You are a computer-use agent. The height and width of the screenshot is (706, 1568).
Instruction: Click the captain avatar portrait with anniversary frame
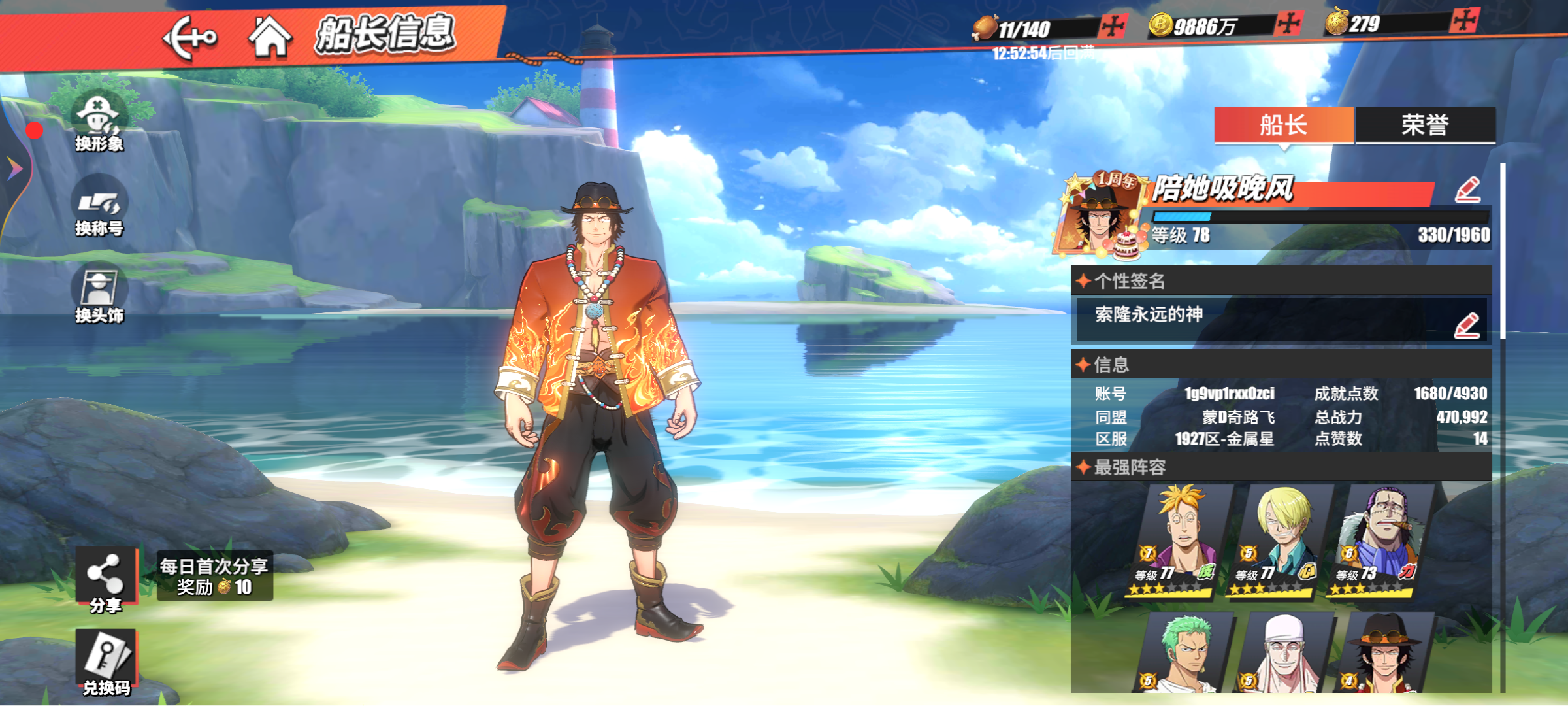tap(1100, 214)
